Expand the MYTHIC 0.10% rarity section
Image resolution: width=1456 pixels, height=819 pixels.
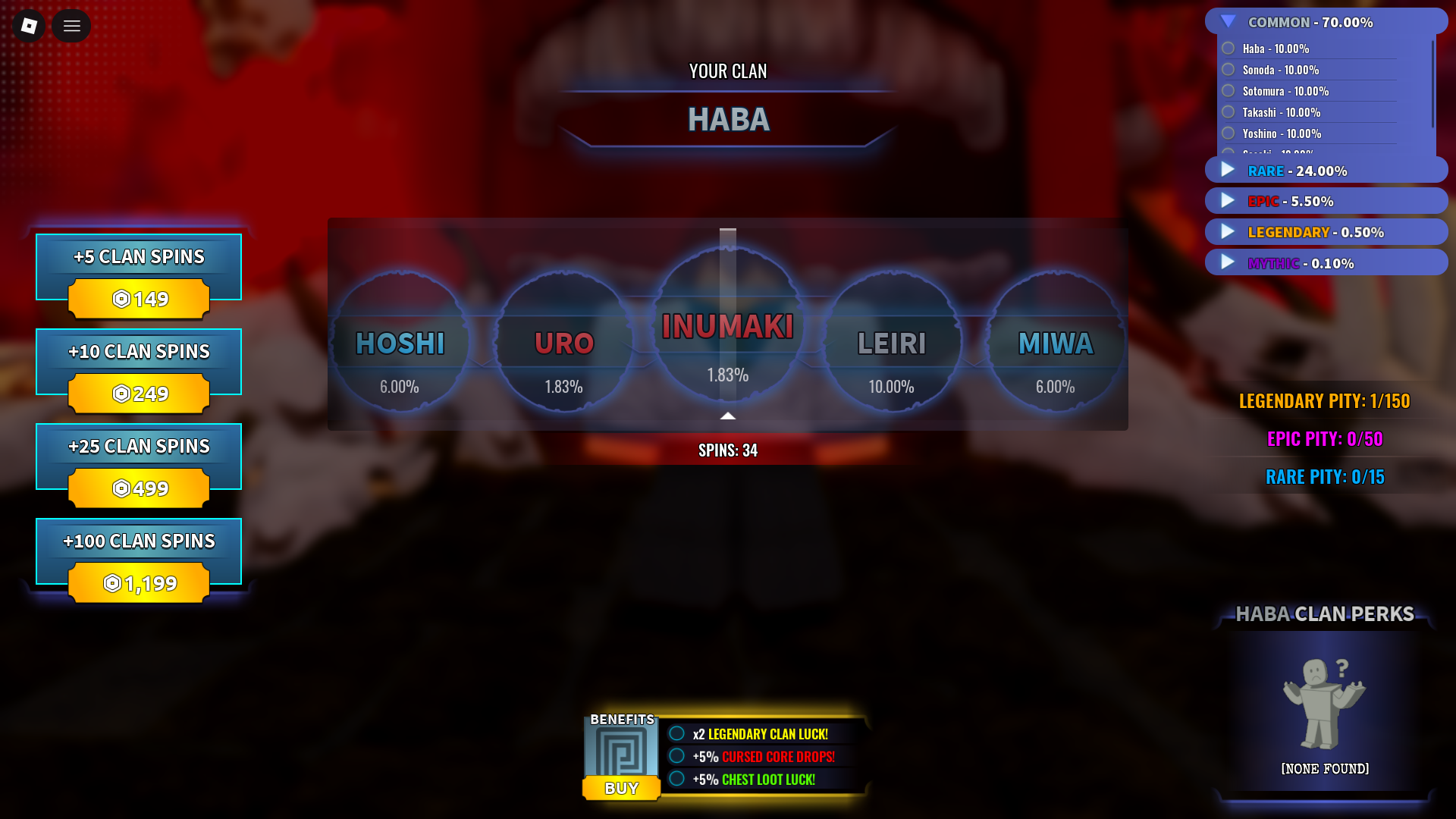(1227, 262)
